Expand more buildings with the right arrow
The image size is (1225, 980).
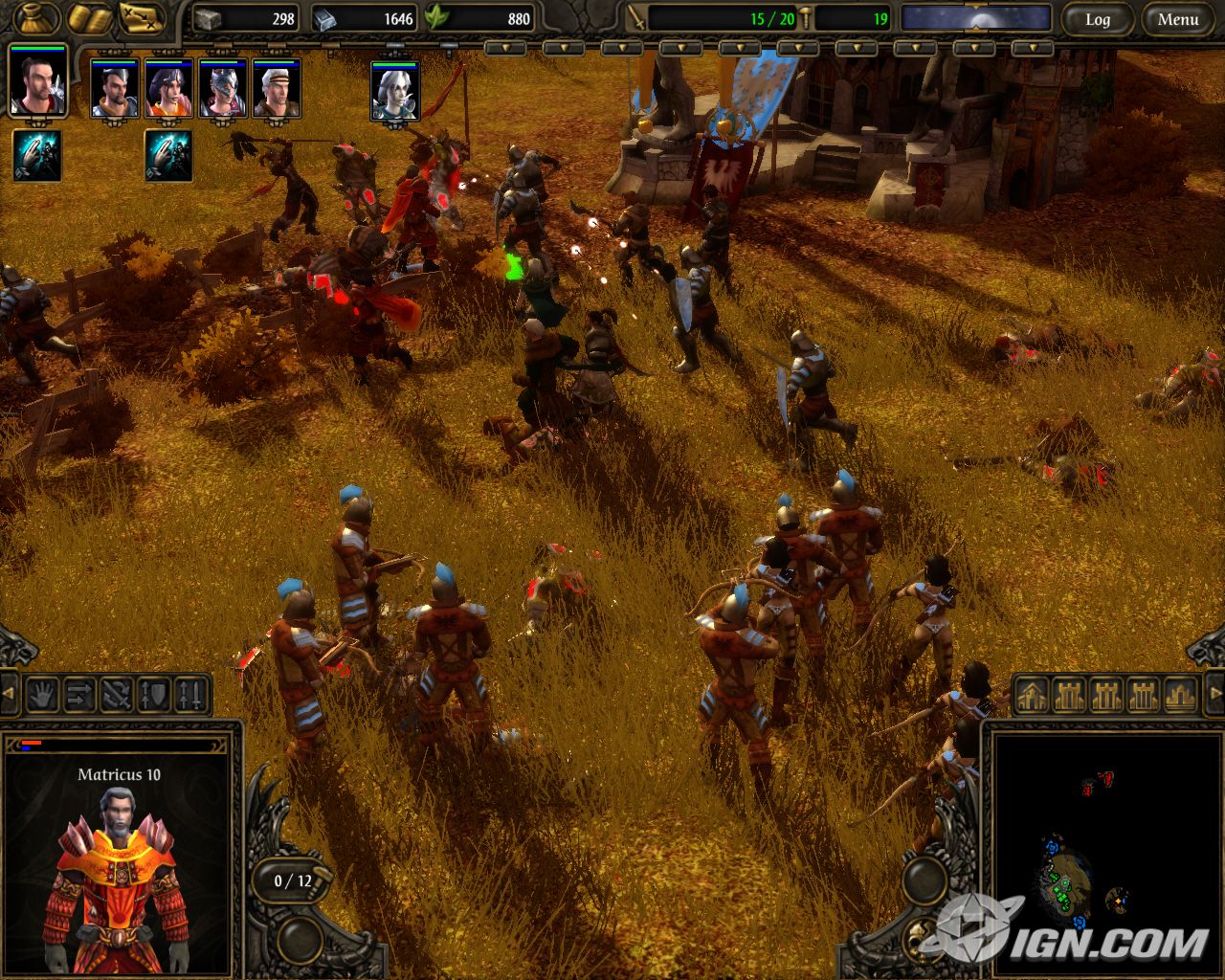(1217, 691)
